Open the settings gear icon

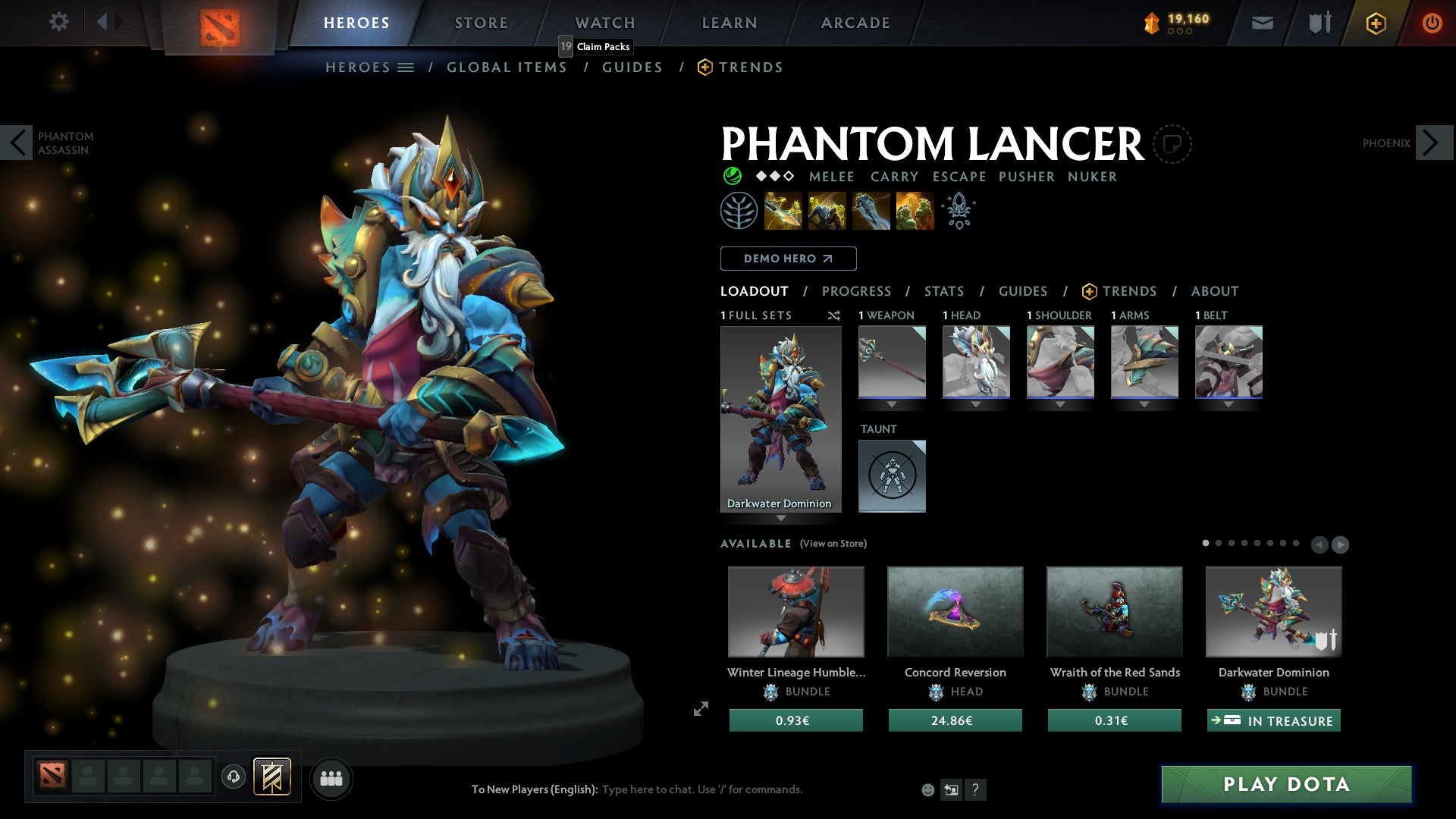pos(59,22)
